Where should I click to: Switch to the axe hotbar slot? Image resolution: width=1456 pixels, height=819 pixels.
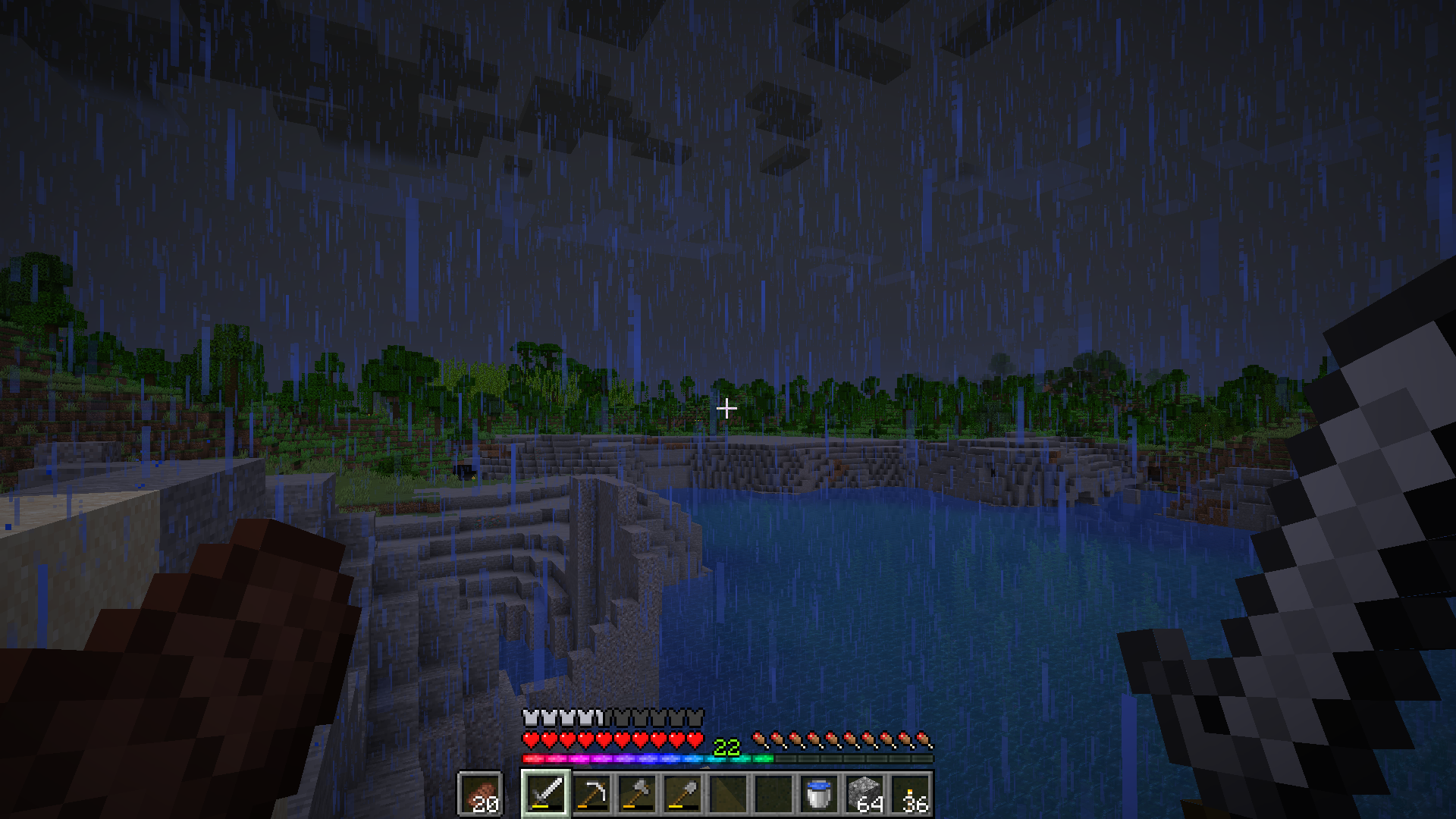[637, 793]
